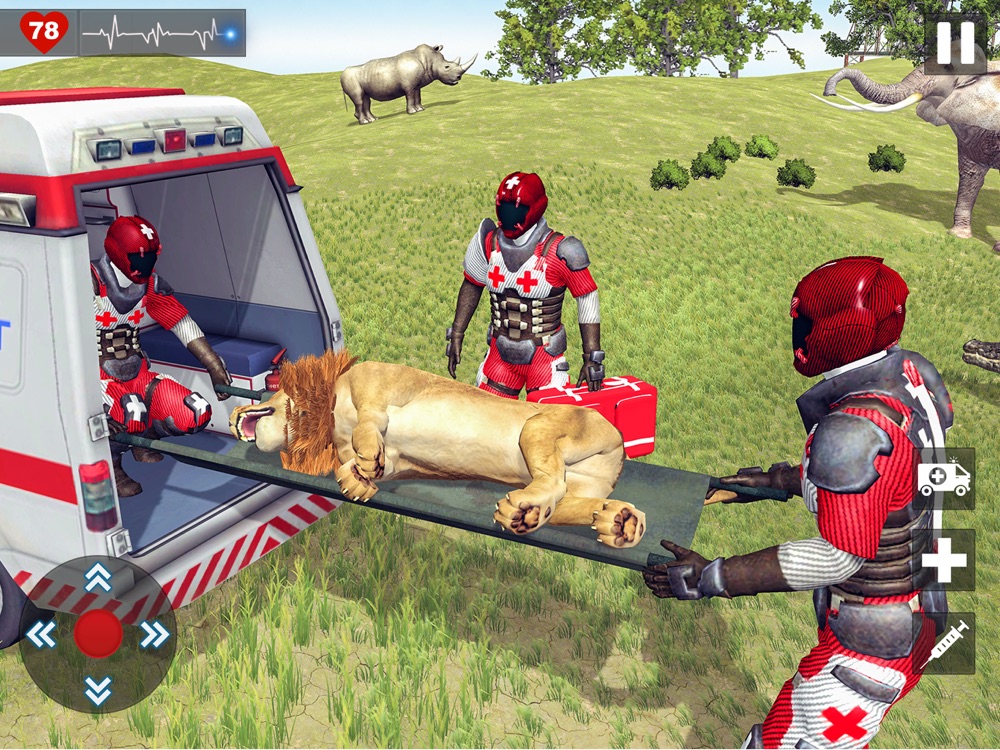Screen dimensions: 1000x750
Task: Activate the white medical cross button
Action: (x=943, y=560)
